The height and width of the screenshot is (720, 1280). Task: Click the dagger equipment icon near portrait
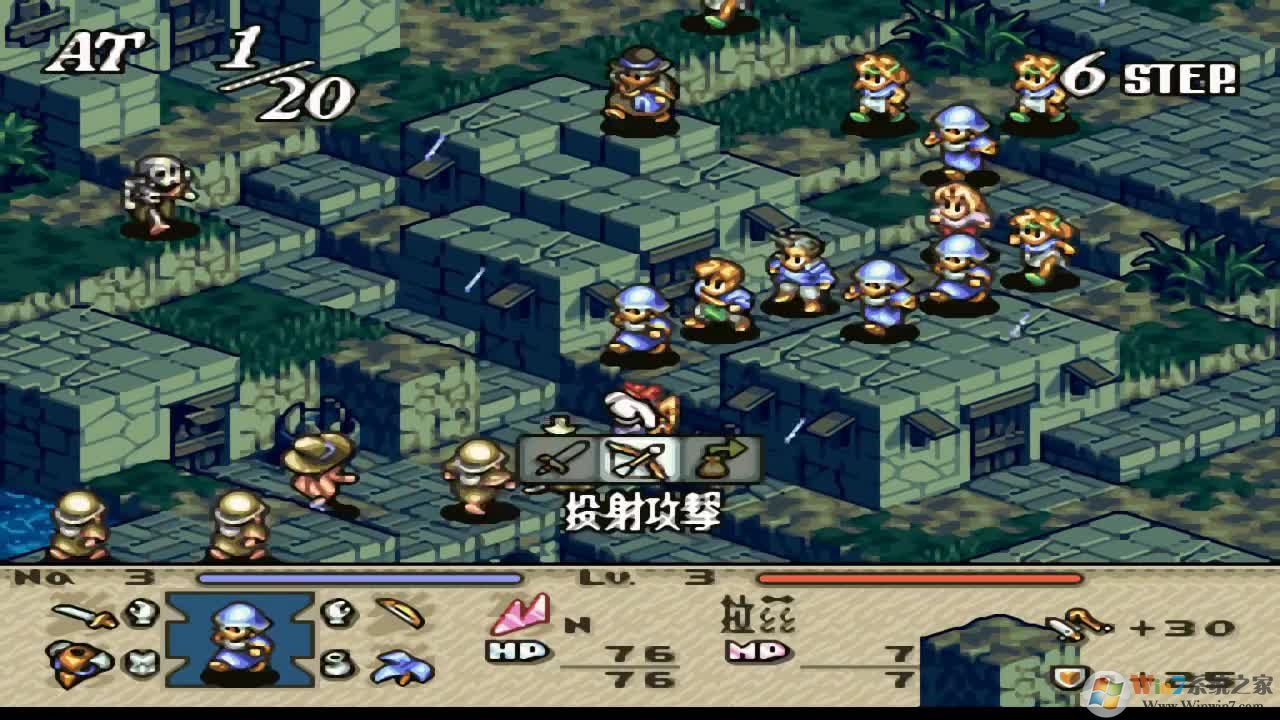click(x=399, y=613)
